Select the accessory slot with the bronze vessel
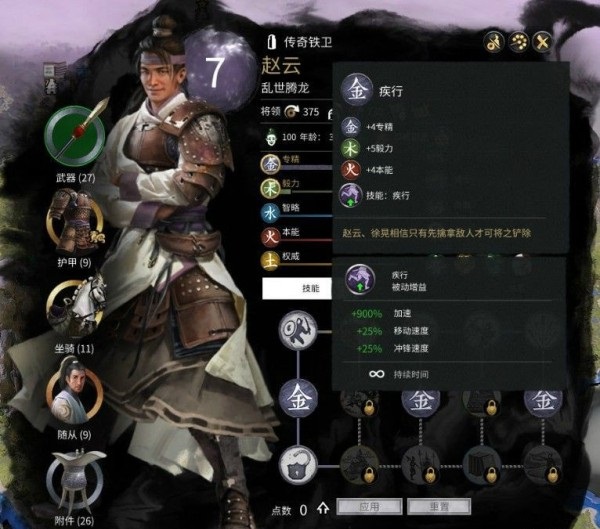The image size is (600, 529). tap(75, 480)
